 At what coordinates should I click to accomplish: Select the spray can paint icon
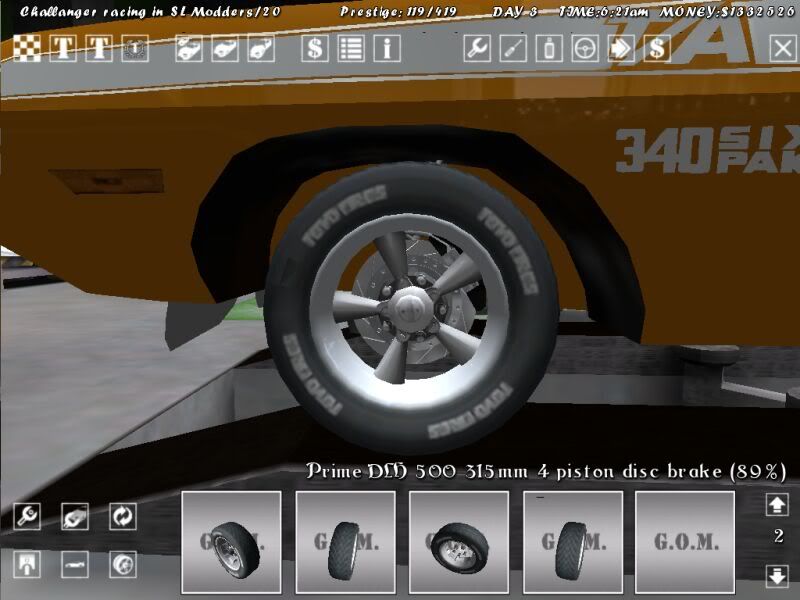click(549, 48)
